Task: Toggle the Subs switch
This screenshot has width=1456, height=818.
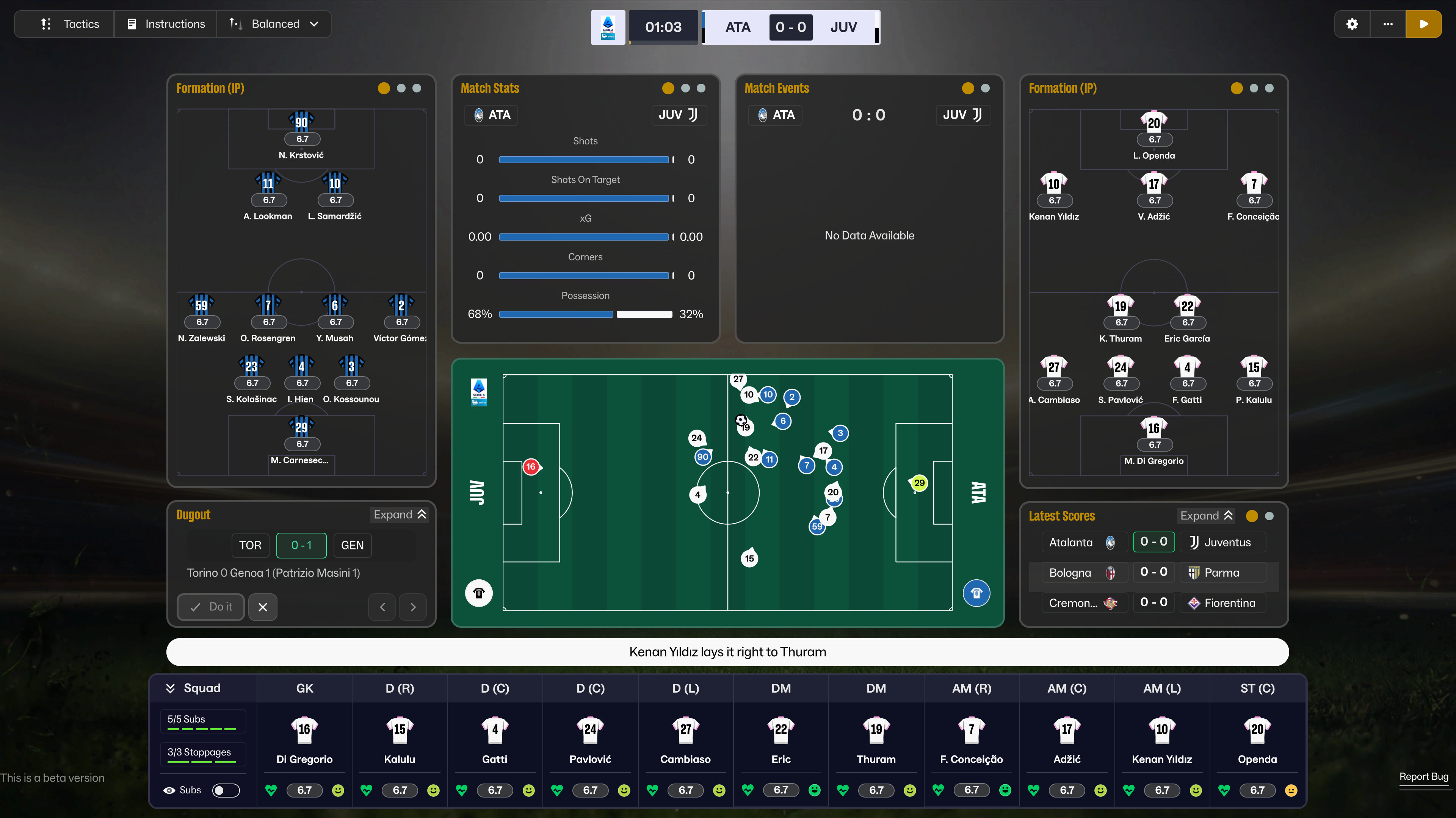Action: pos(226,790)
